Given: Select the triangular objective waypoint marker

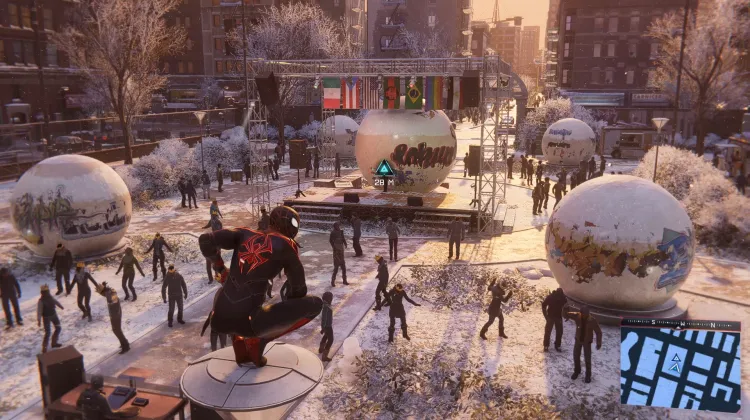Looking at the screenshot, I should click(384, 168).
